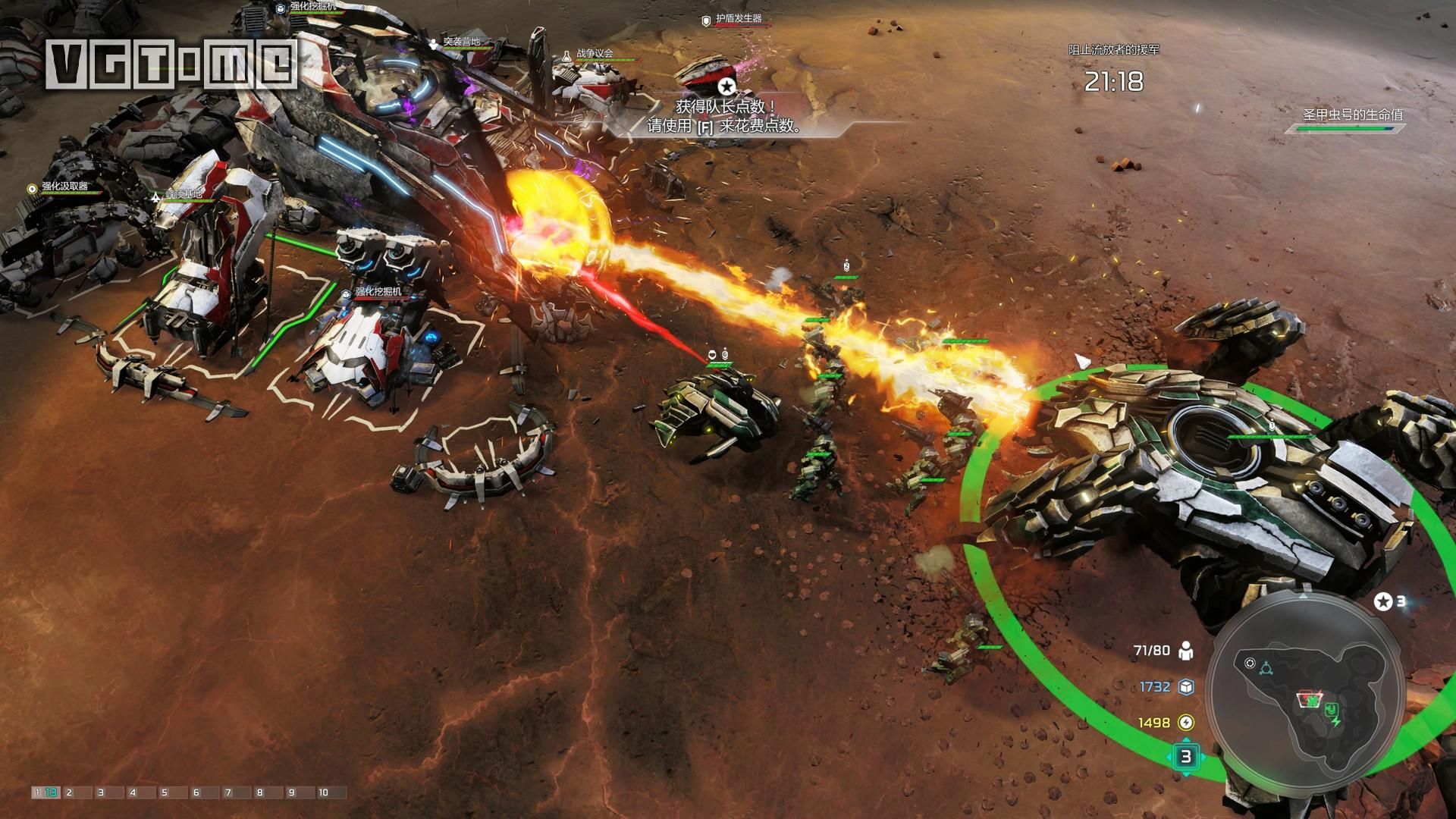Select control group 1 with 13 units
The width and height of the screenshot is (1456, 819).
(45, 792)
